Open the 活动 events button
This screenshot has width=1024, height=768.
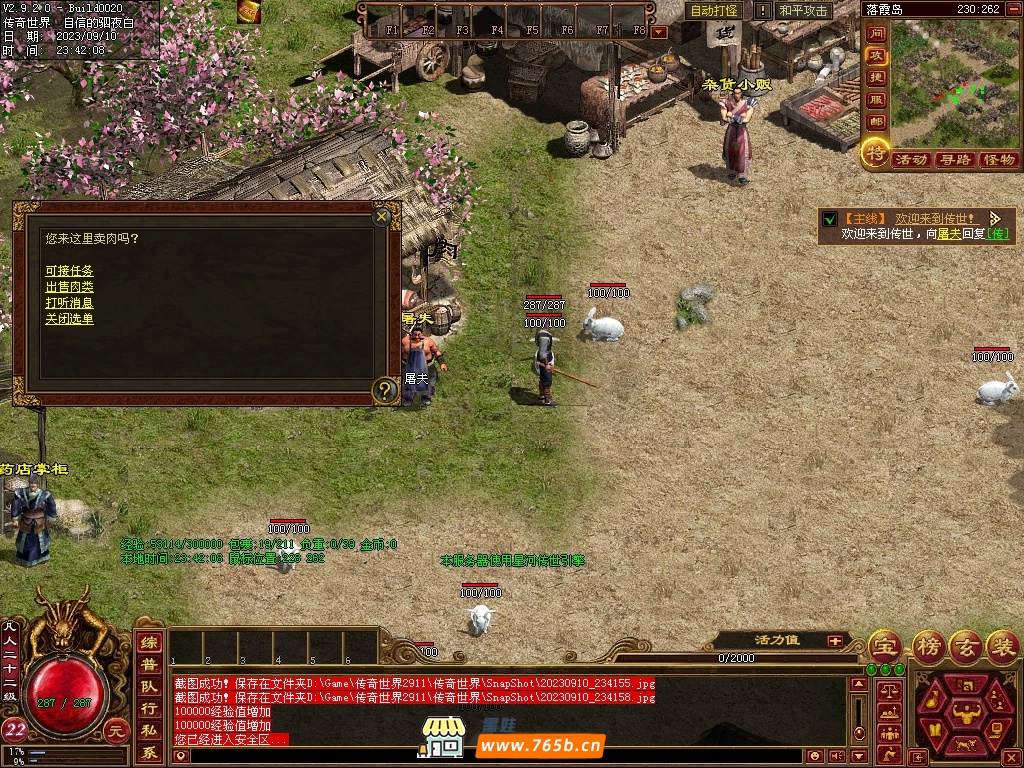tap(910, 160)
